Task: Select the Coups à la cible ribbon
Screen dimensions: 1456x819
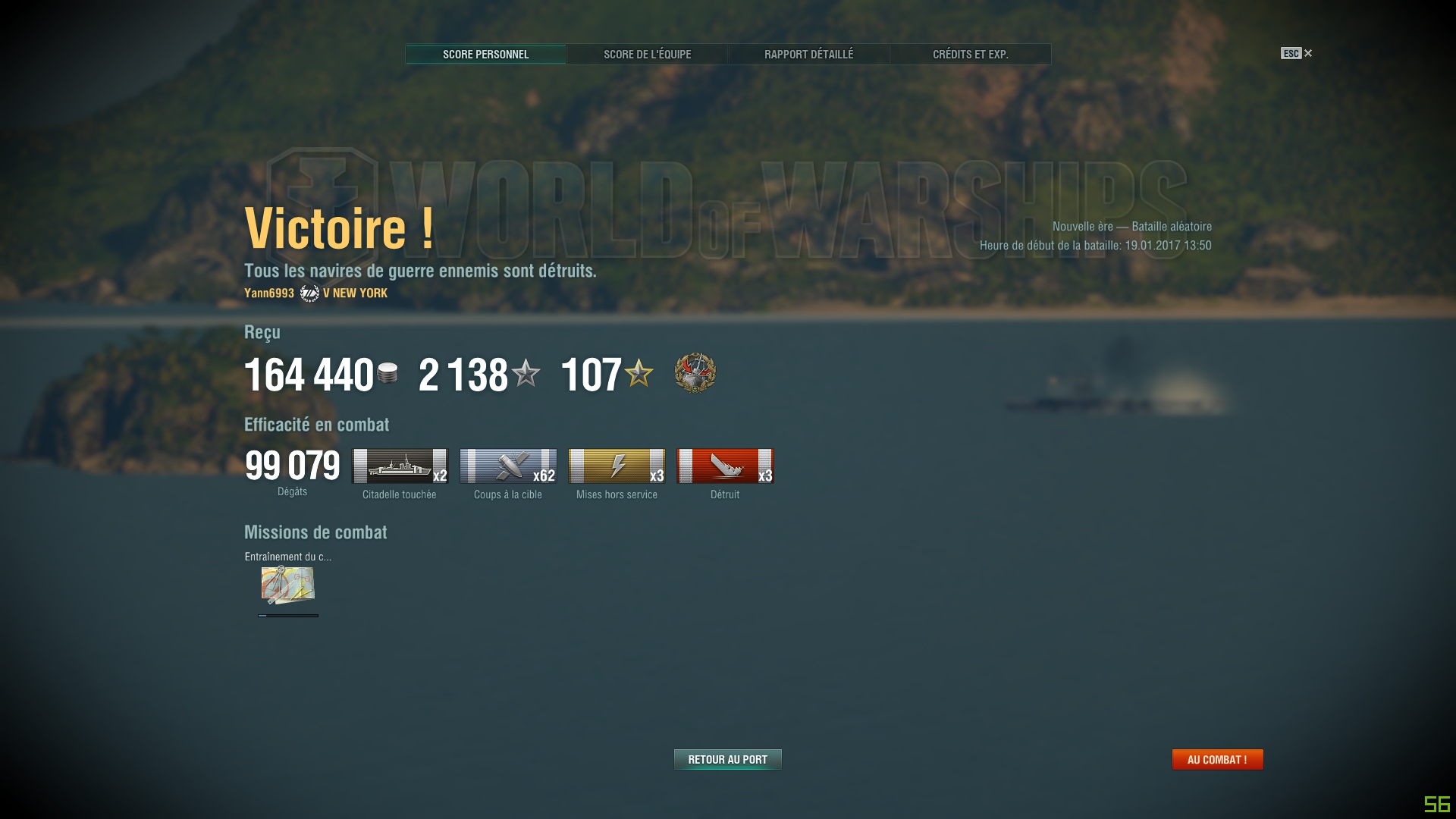Action: [x=508, y=466]
